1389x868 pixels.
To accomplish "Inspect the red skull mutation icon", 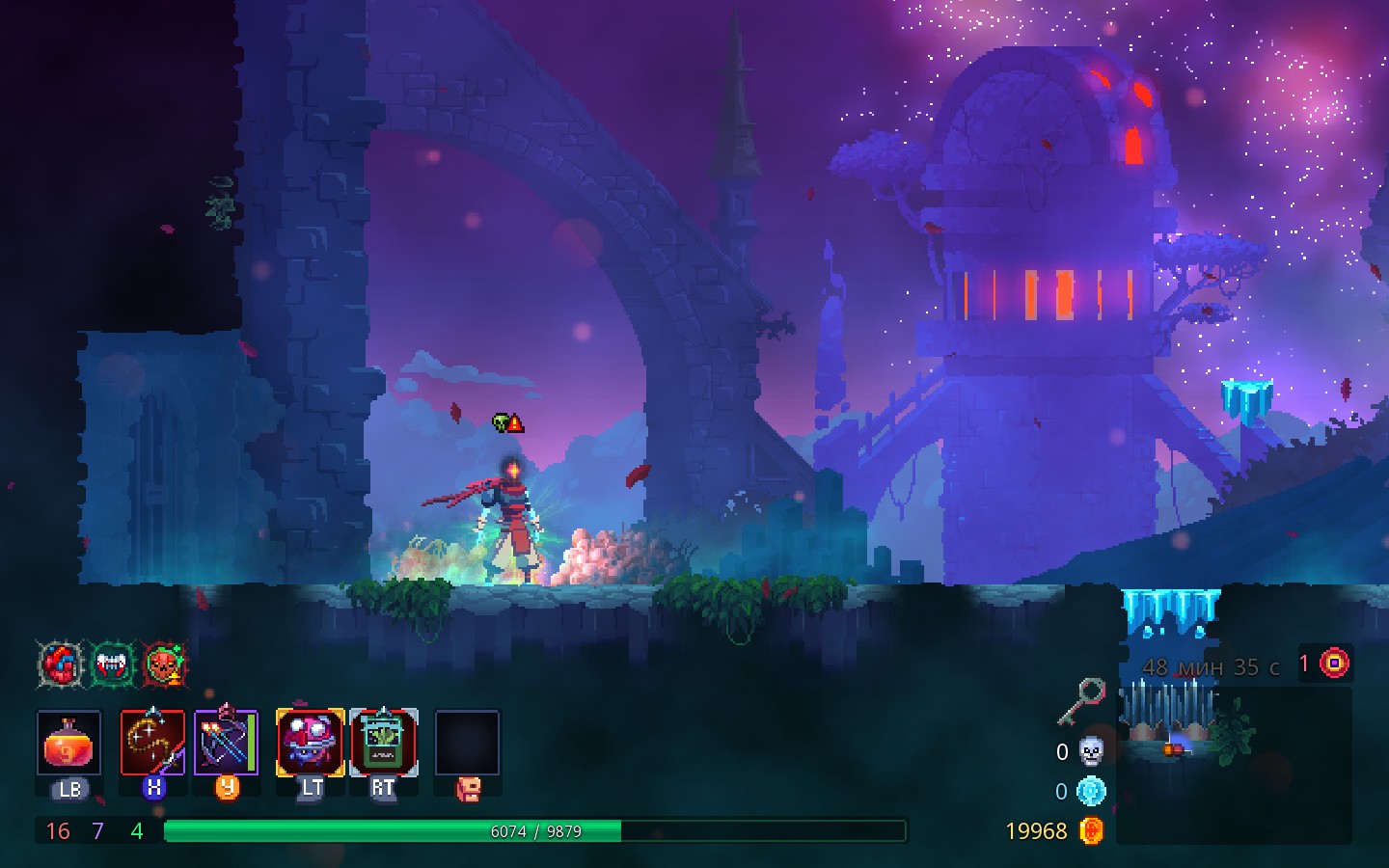I will [165, 665].
